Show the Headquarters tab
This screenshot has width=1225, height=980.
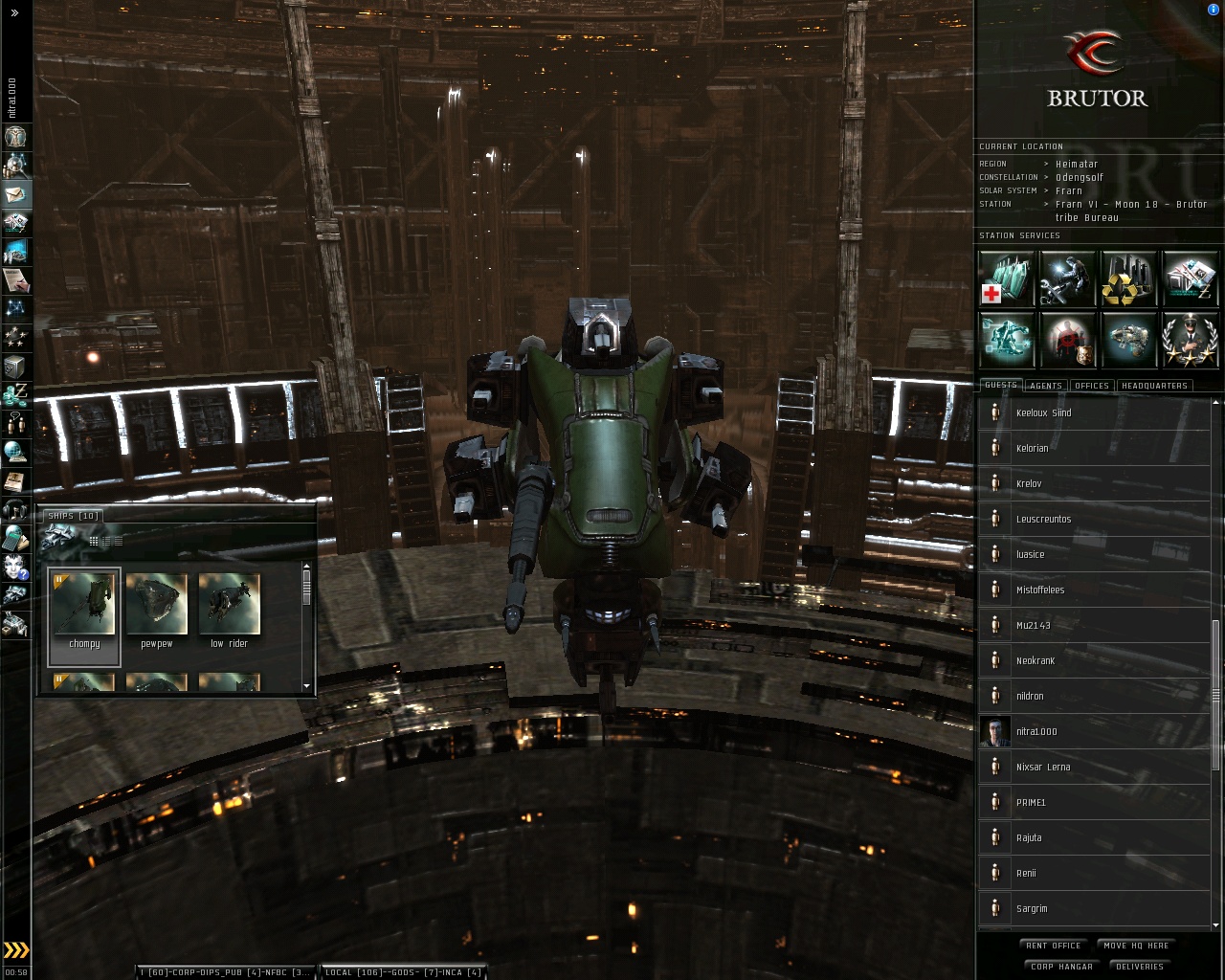tap(1154, 386)
